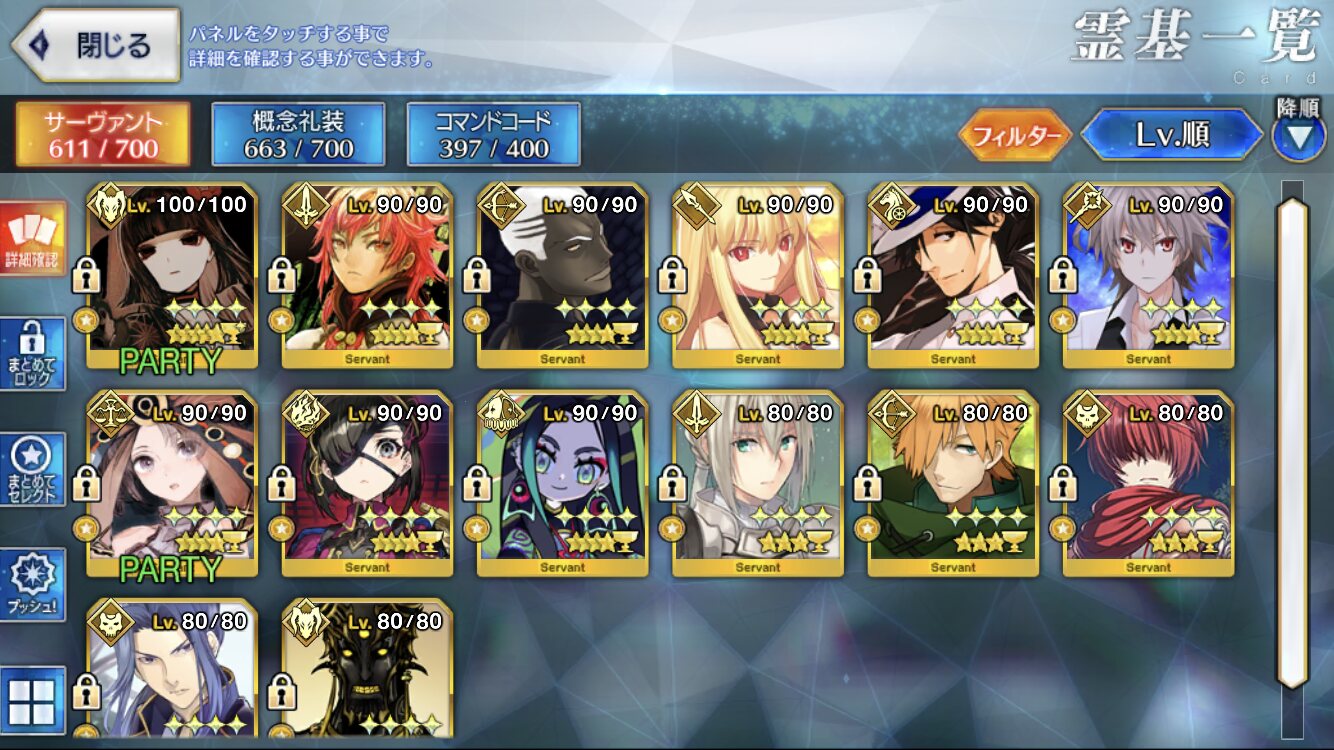
Task: Choose the orange-haired Archer Lv. 80 card
Action: (953, 484)
